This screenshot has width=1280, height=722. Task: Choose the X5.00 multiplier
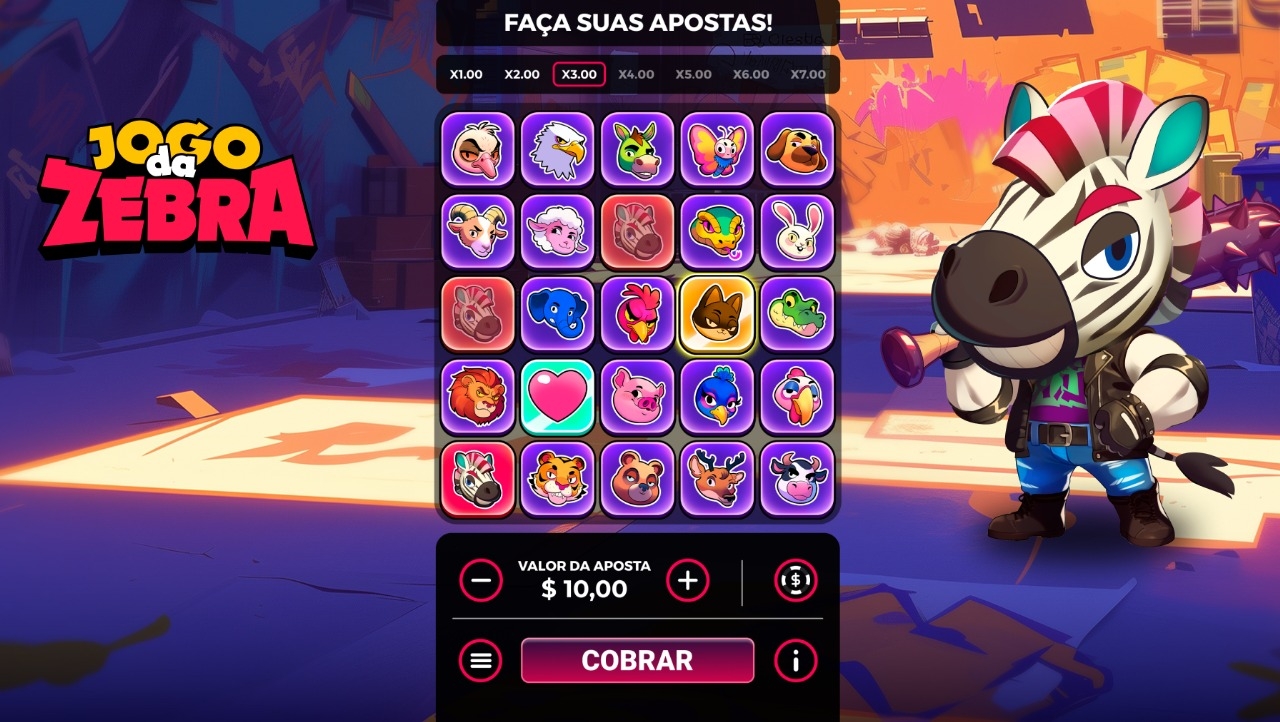[x=693, y=74]
